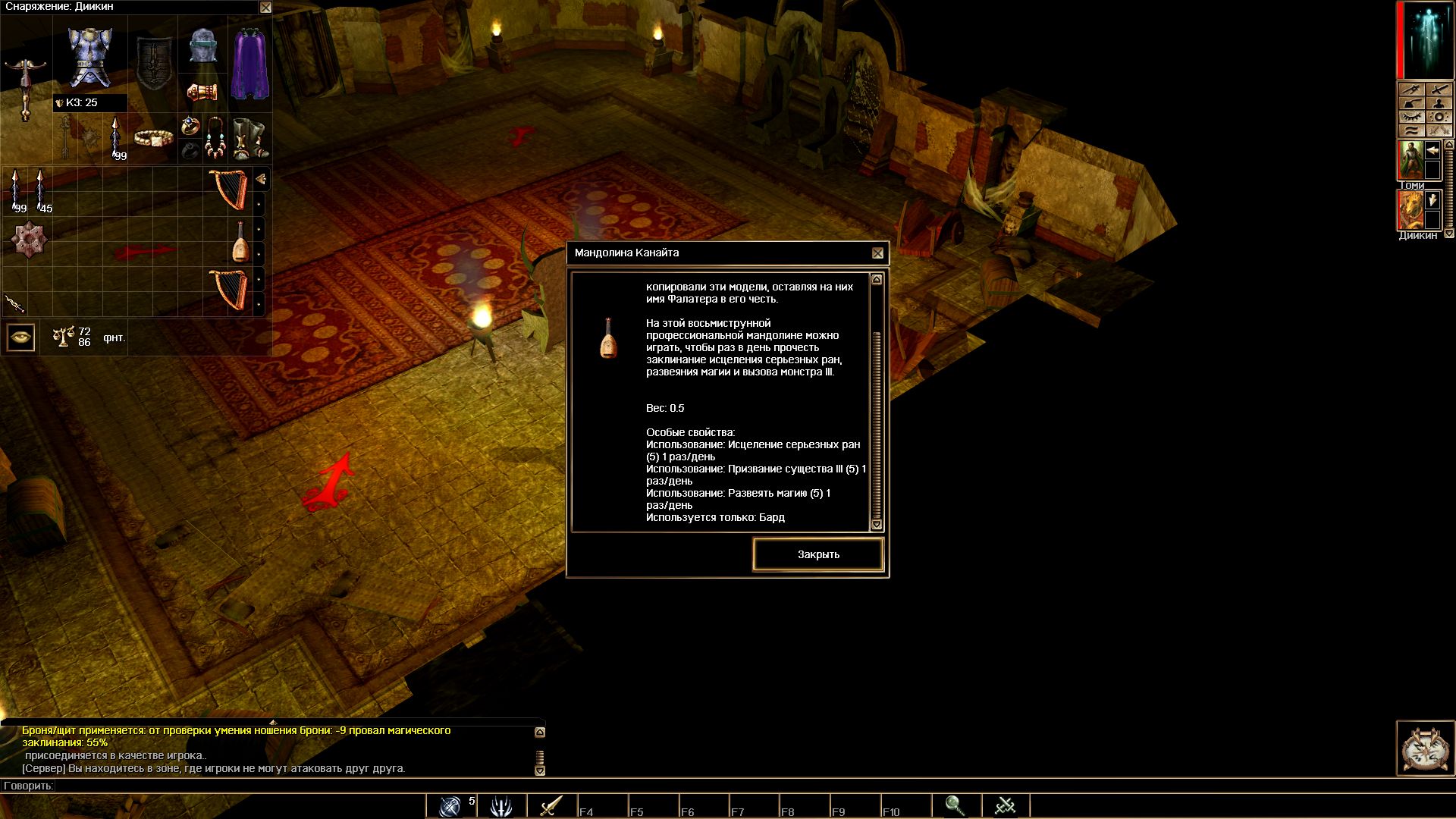Open the rest button in the corner
The image size is (1456, 819).
(x=1426, y=748)
